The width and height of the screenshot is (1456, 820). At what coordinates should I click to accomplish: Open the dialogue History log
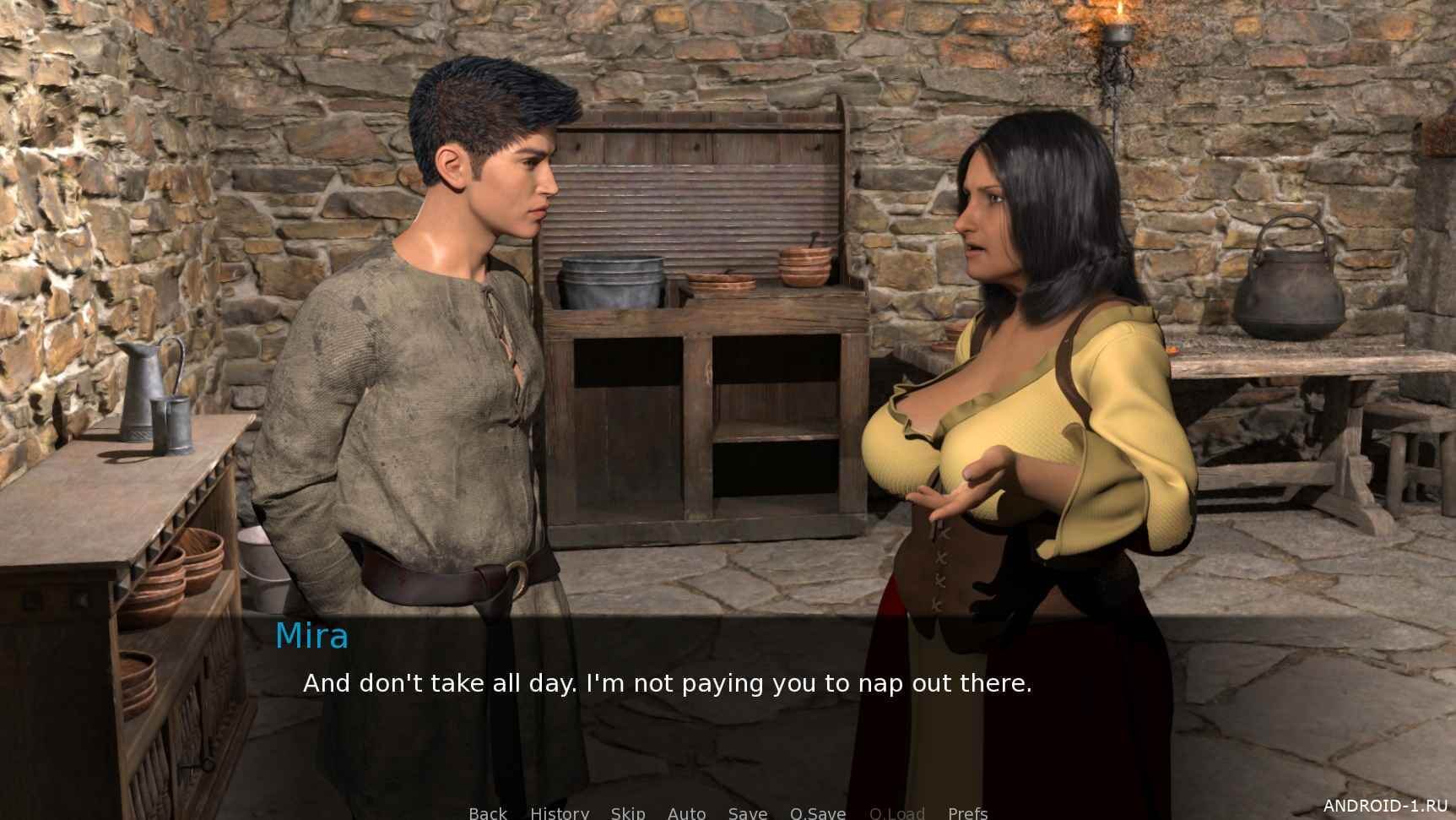click(560, 812)
